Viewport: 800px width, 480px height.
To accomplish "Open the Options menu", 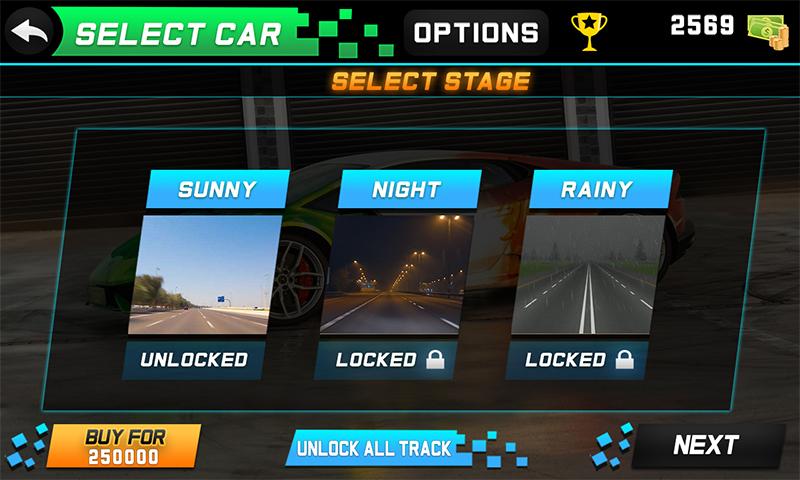I will 476,32.
